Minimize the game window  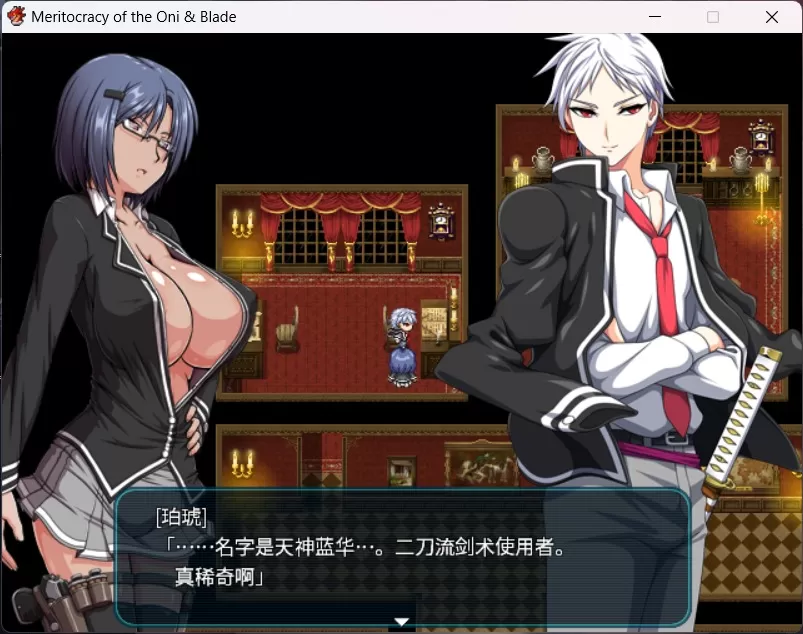(655, 17)
